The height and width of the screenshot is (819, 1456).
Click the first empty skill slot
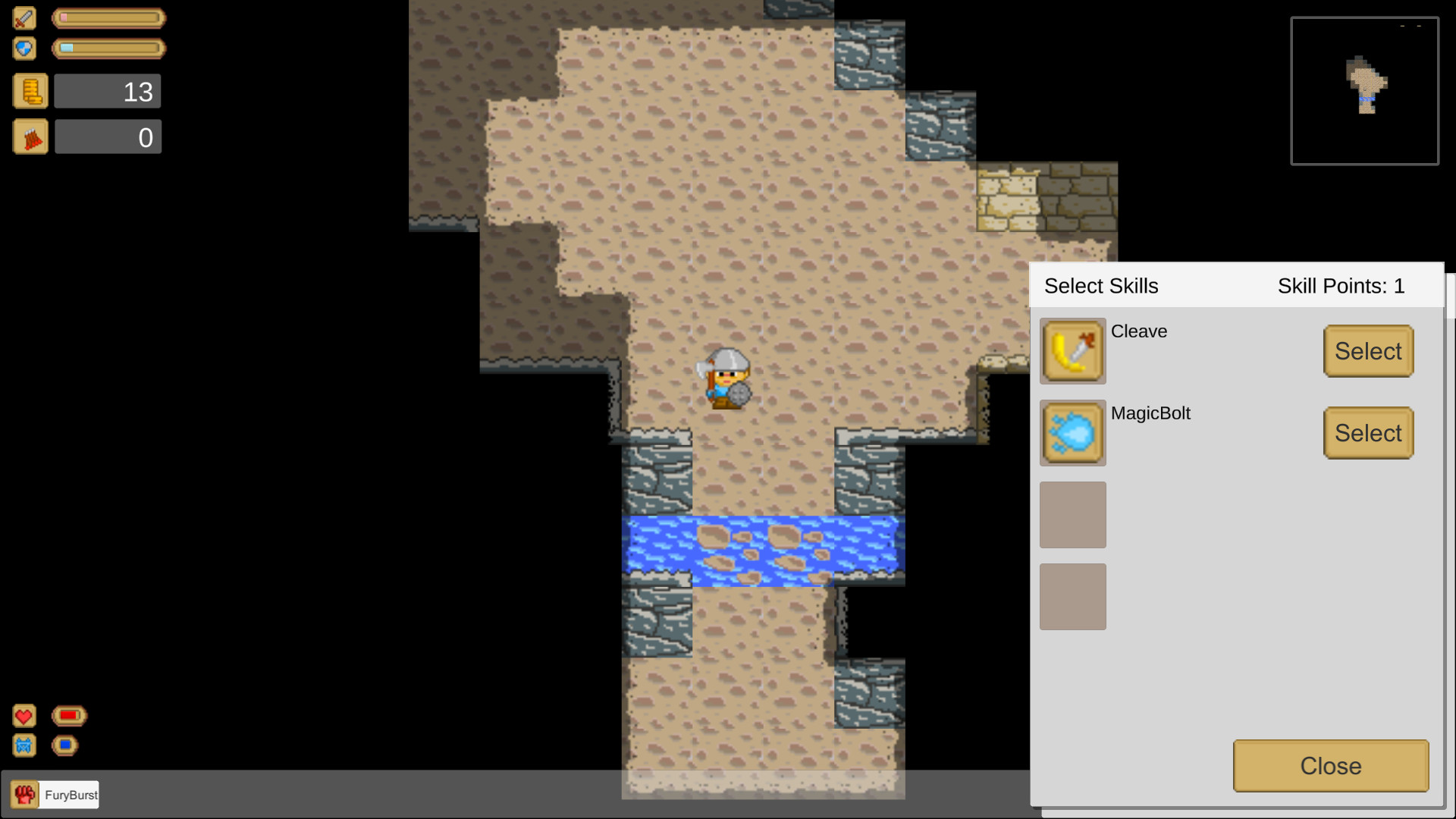1073,515
